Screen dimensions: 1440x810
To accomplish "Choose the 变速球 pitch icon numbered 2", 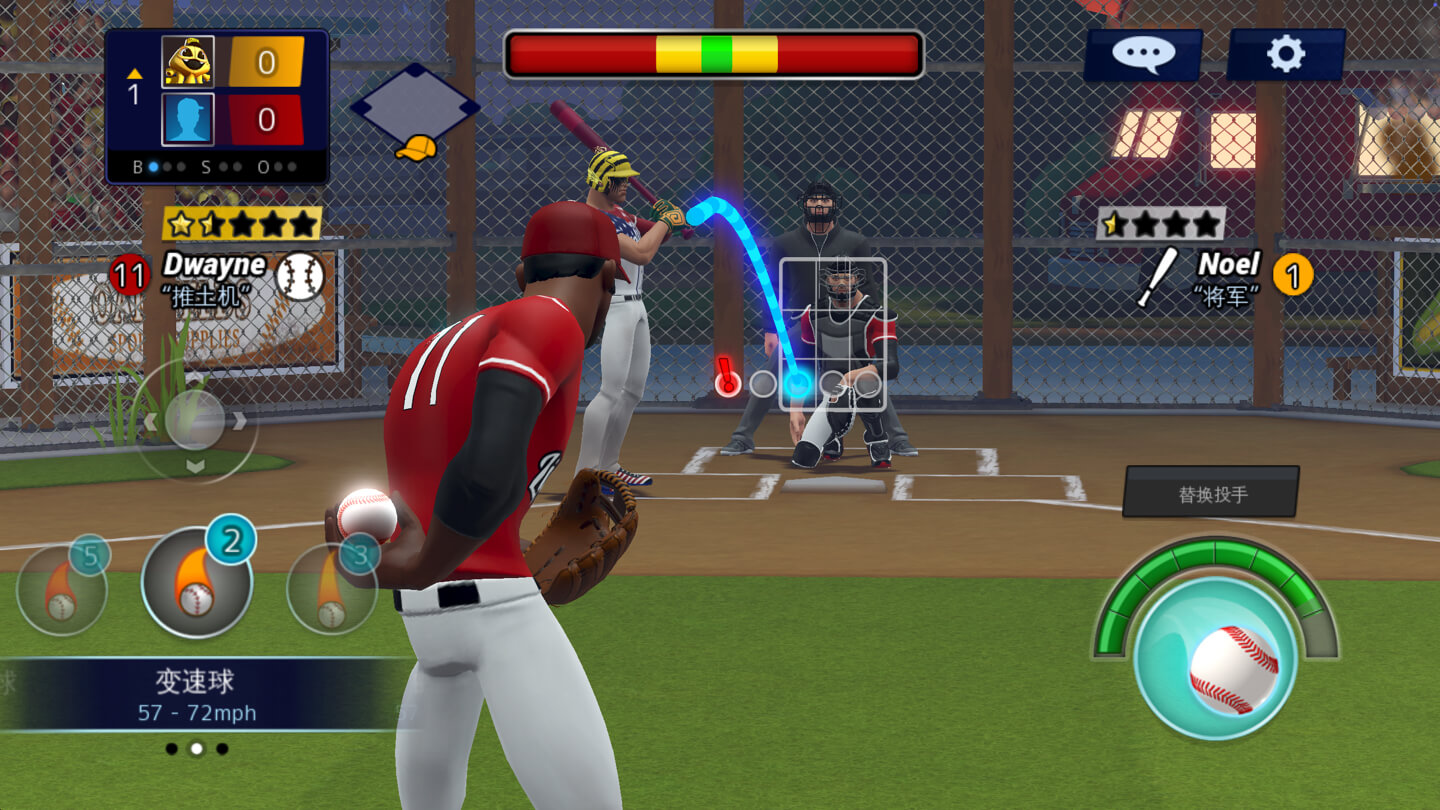I will point(196,583).
